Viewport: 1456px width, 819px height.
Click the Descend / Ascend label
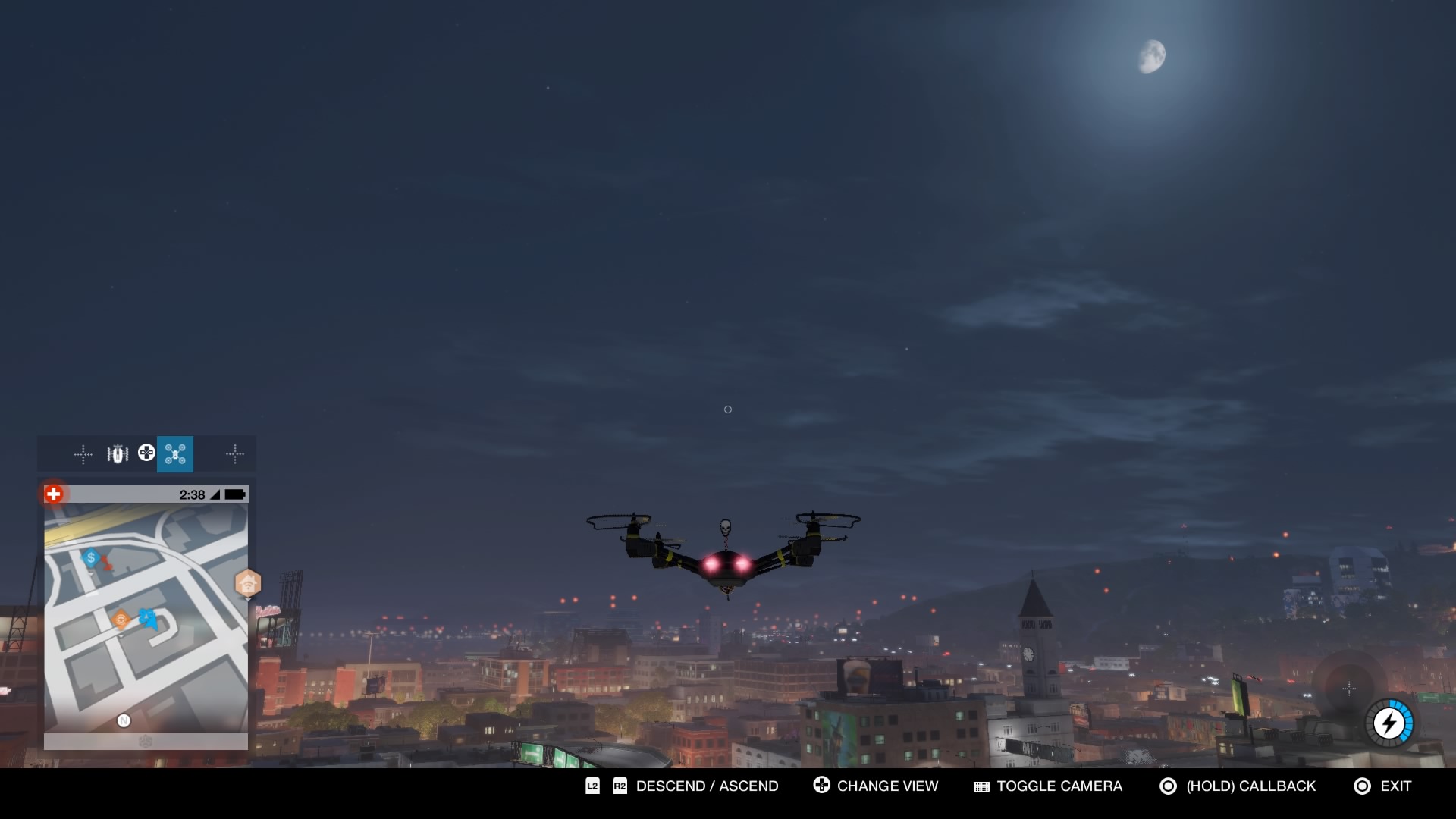(x=707, y=786)
